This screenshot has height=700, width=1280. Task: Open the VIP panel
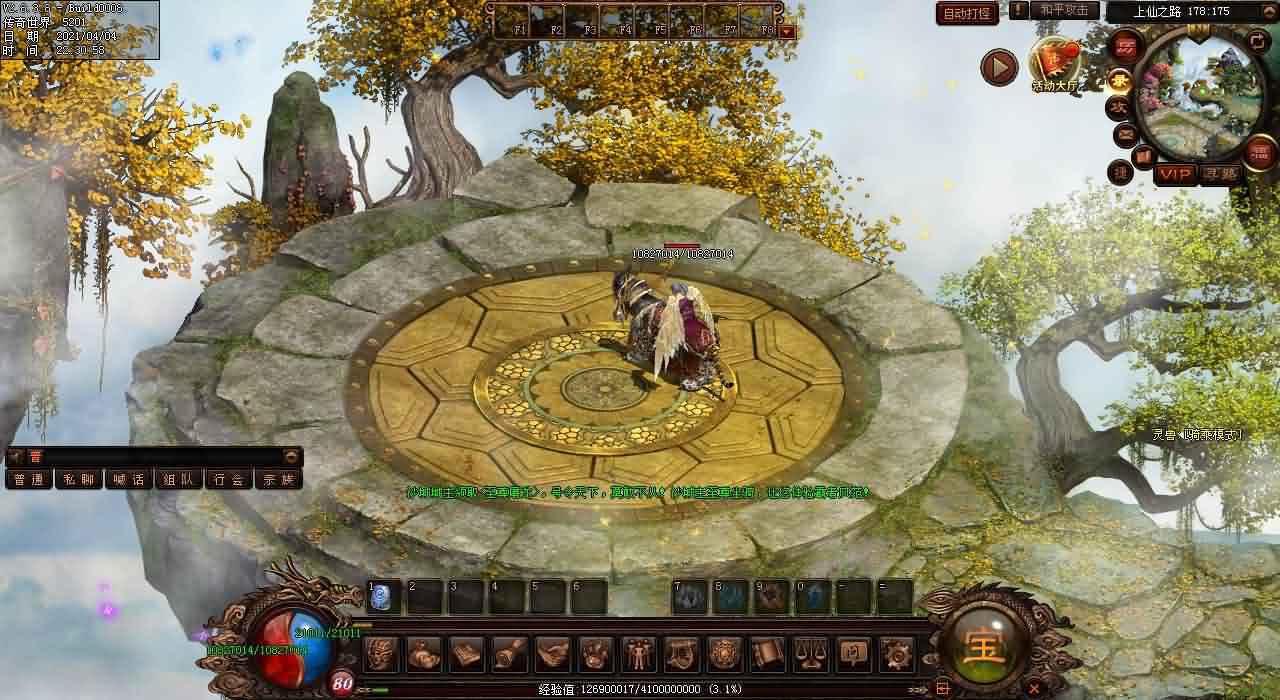[x=1175, y=174]
